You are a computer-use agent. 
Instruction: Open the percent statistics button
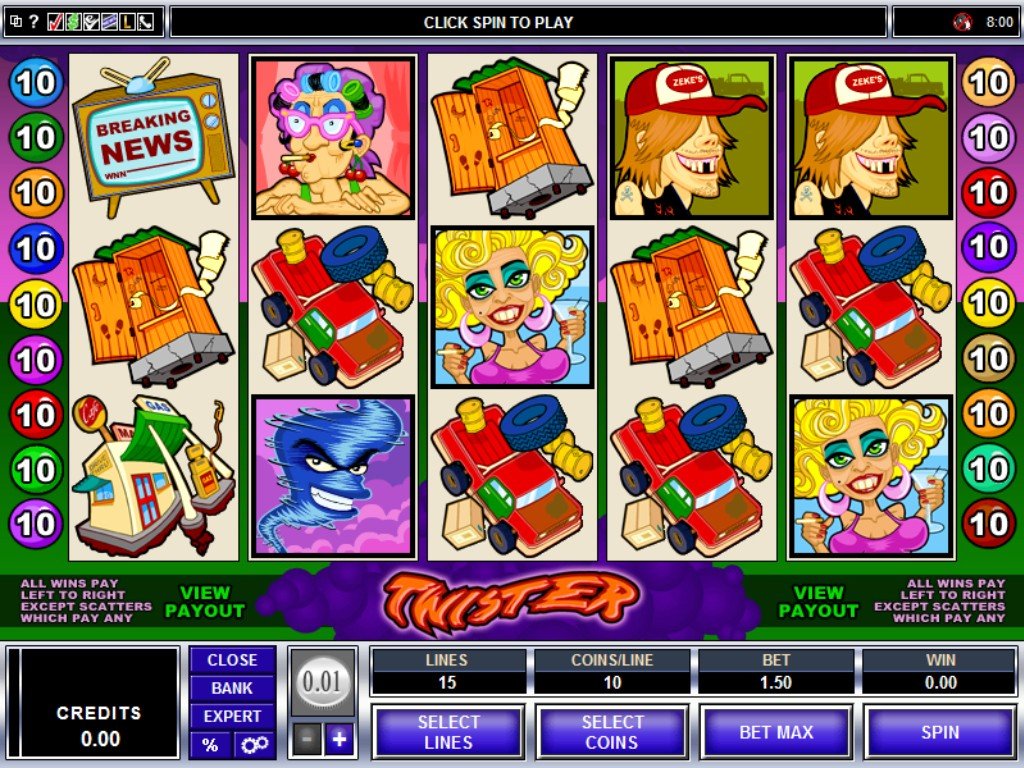[x=210, y=745]
